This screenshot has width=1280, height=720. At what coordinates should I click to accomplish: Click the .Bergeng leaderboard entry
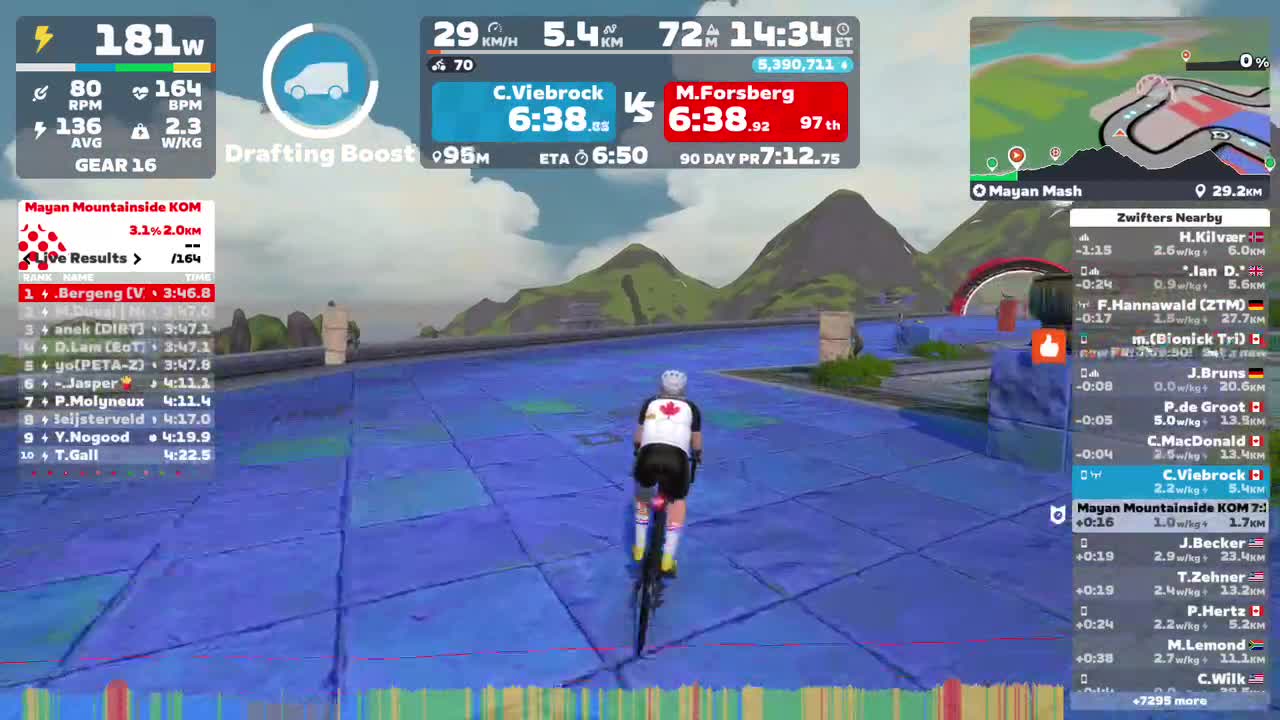114,293
